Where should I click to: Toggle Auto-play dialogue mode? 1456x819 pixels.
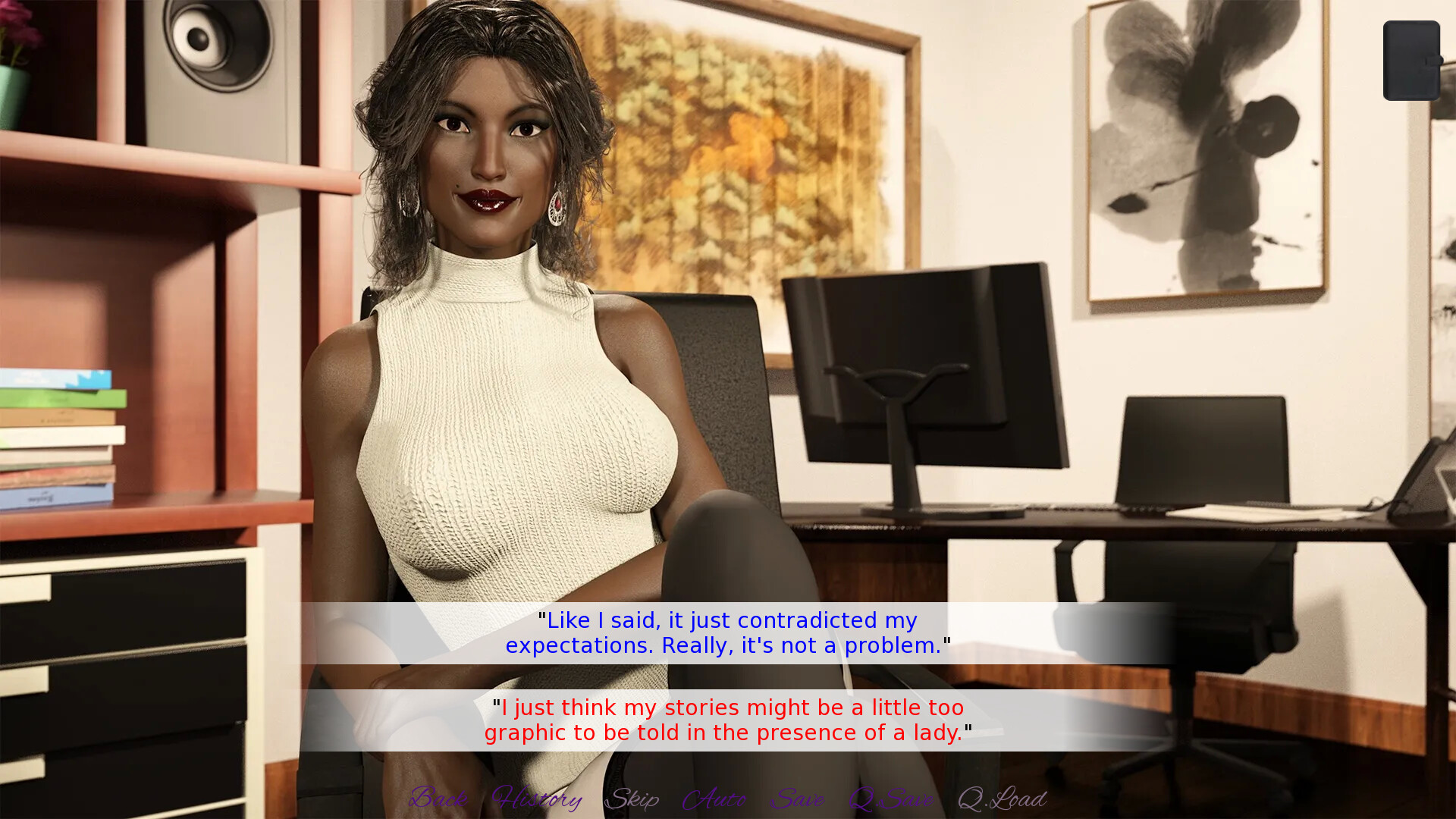click(716, 799)
